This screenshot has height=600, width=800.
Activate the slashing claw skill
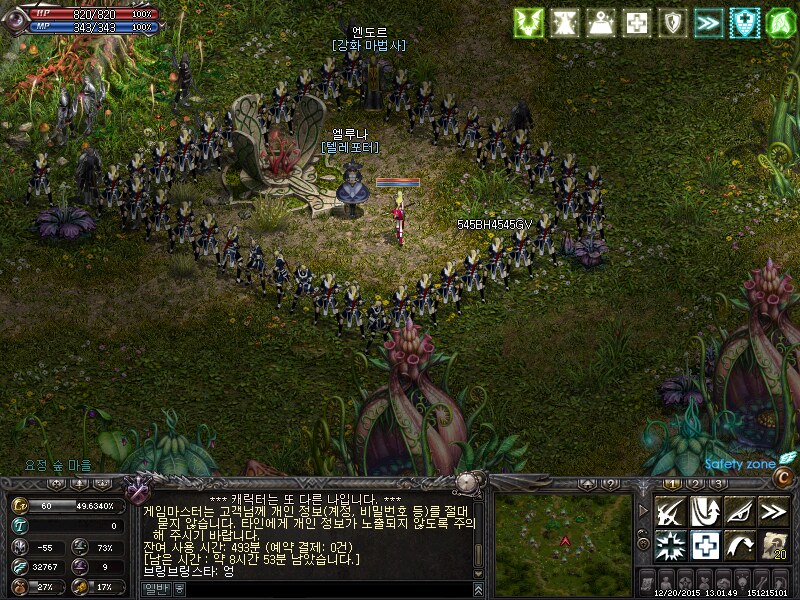671,512
